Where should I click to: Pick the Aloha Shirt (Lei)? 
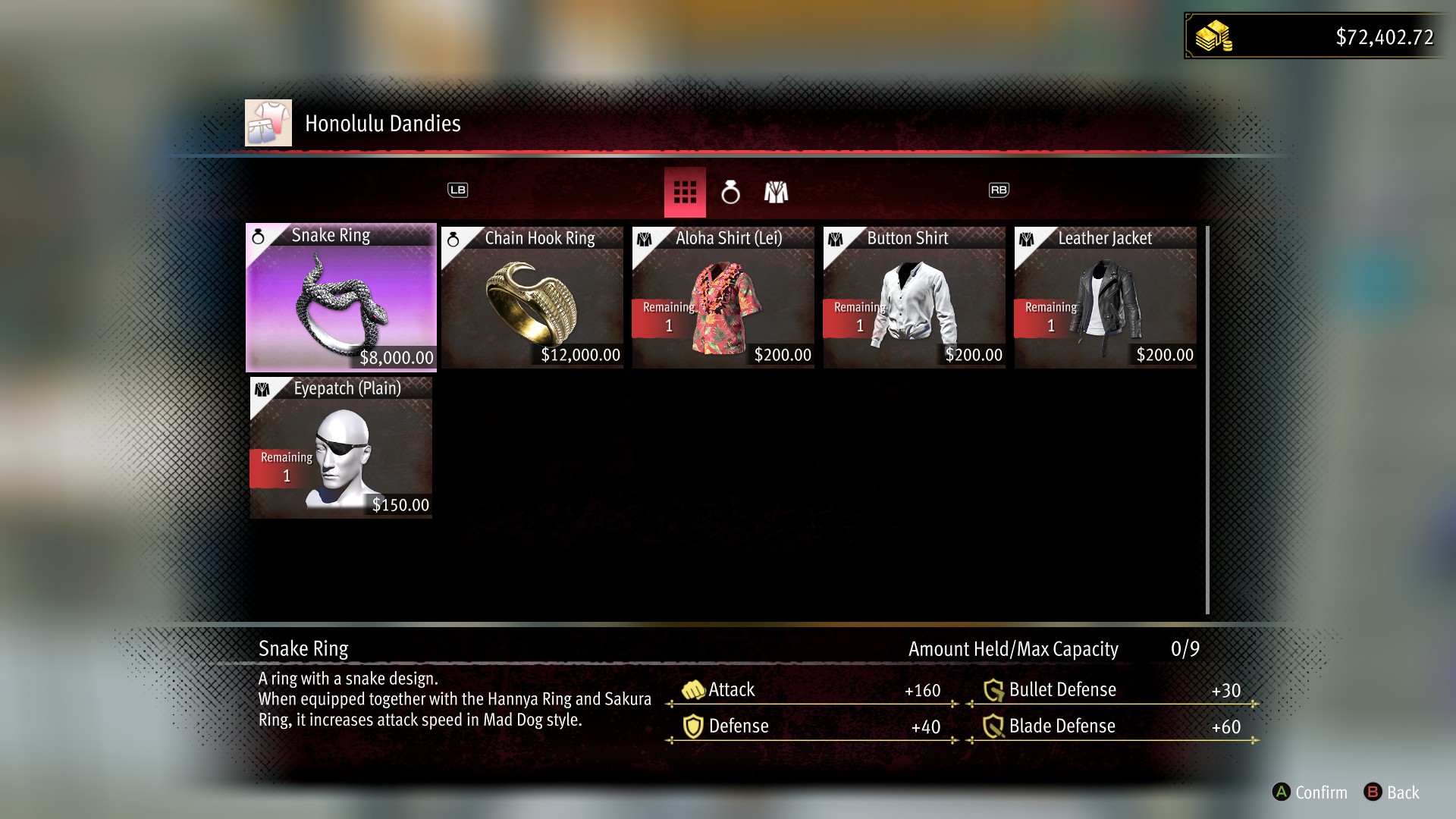(723, 297)
